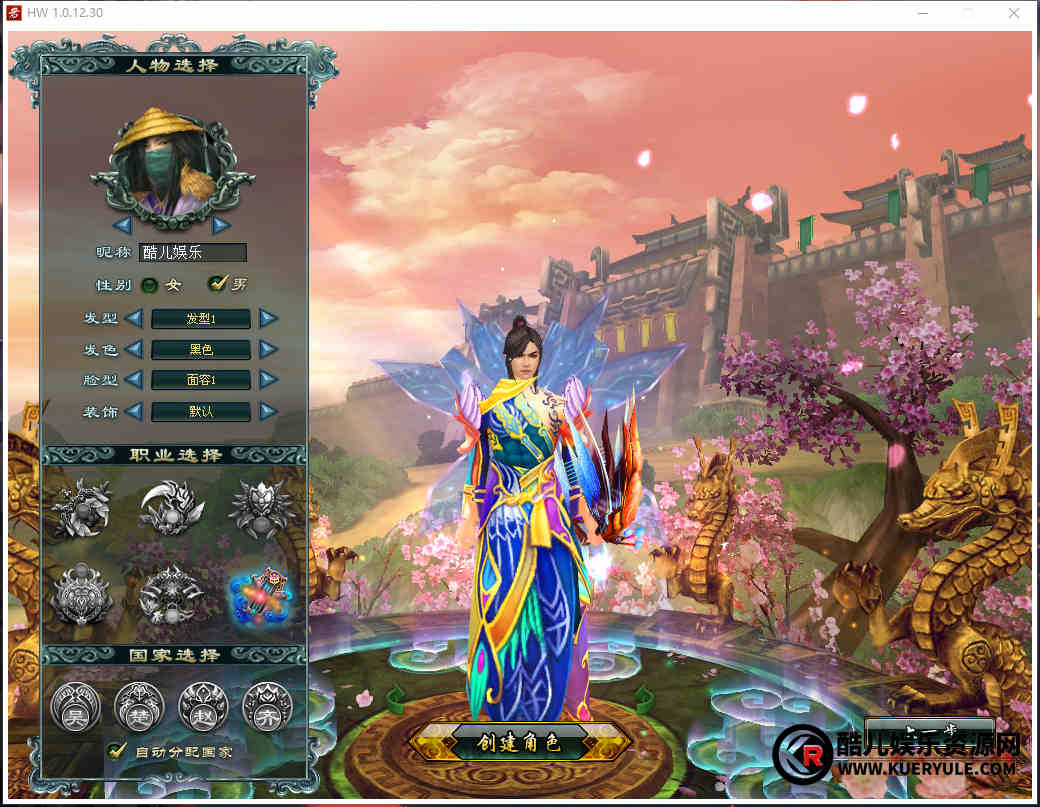Image resolution: width=1040 pixels, height=807 pixels.
Task: Toggle 自动分配国家 auto-assign nation checkbox
Action: coord(117,750)
